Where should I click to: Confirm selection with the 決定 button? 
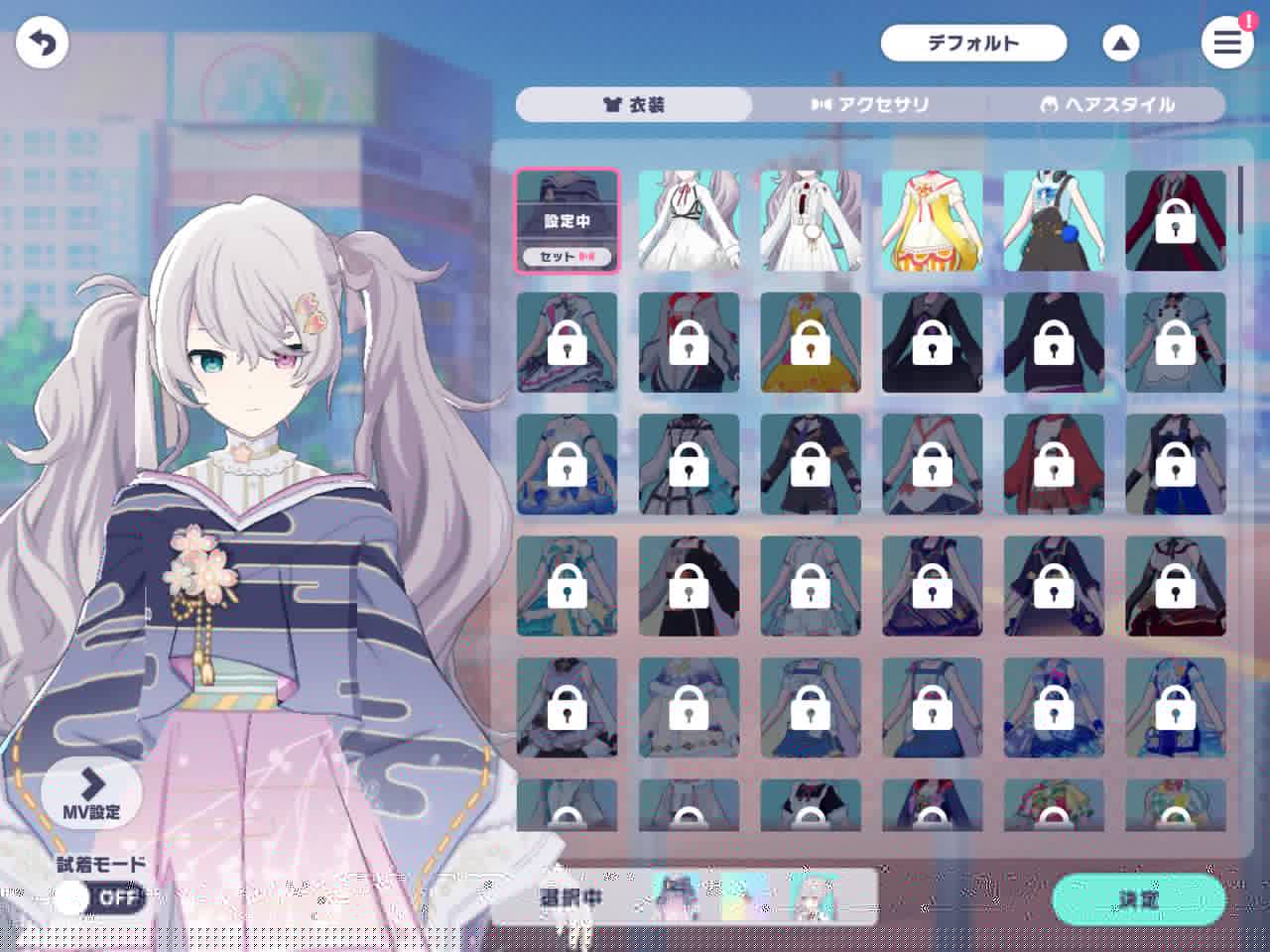pyautogui.click(x=1138, y=899)
